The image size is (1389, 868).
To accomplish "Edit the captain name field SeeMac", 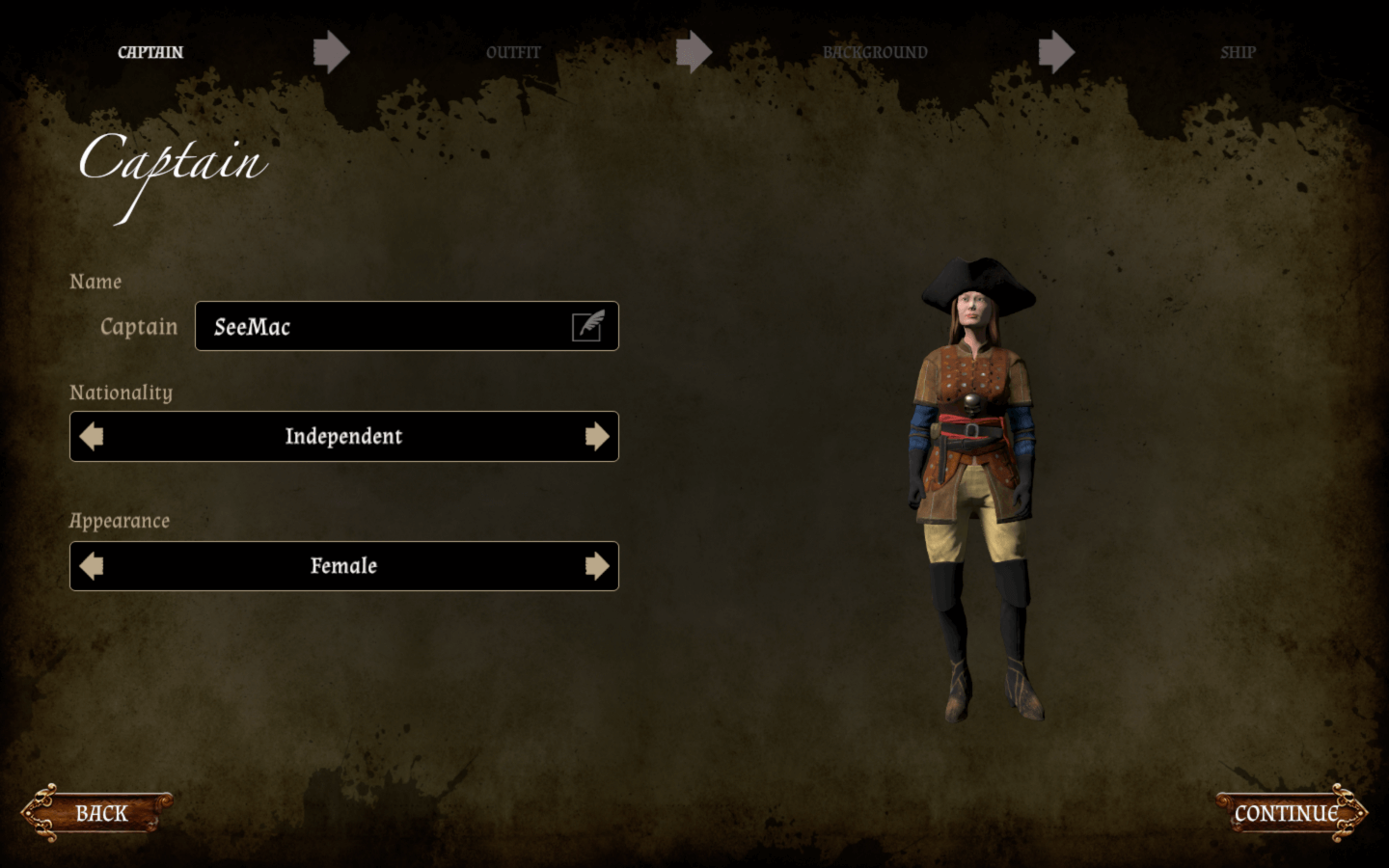I will pyautogui.click(x=386, y=327).
